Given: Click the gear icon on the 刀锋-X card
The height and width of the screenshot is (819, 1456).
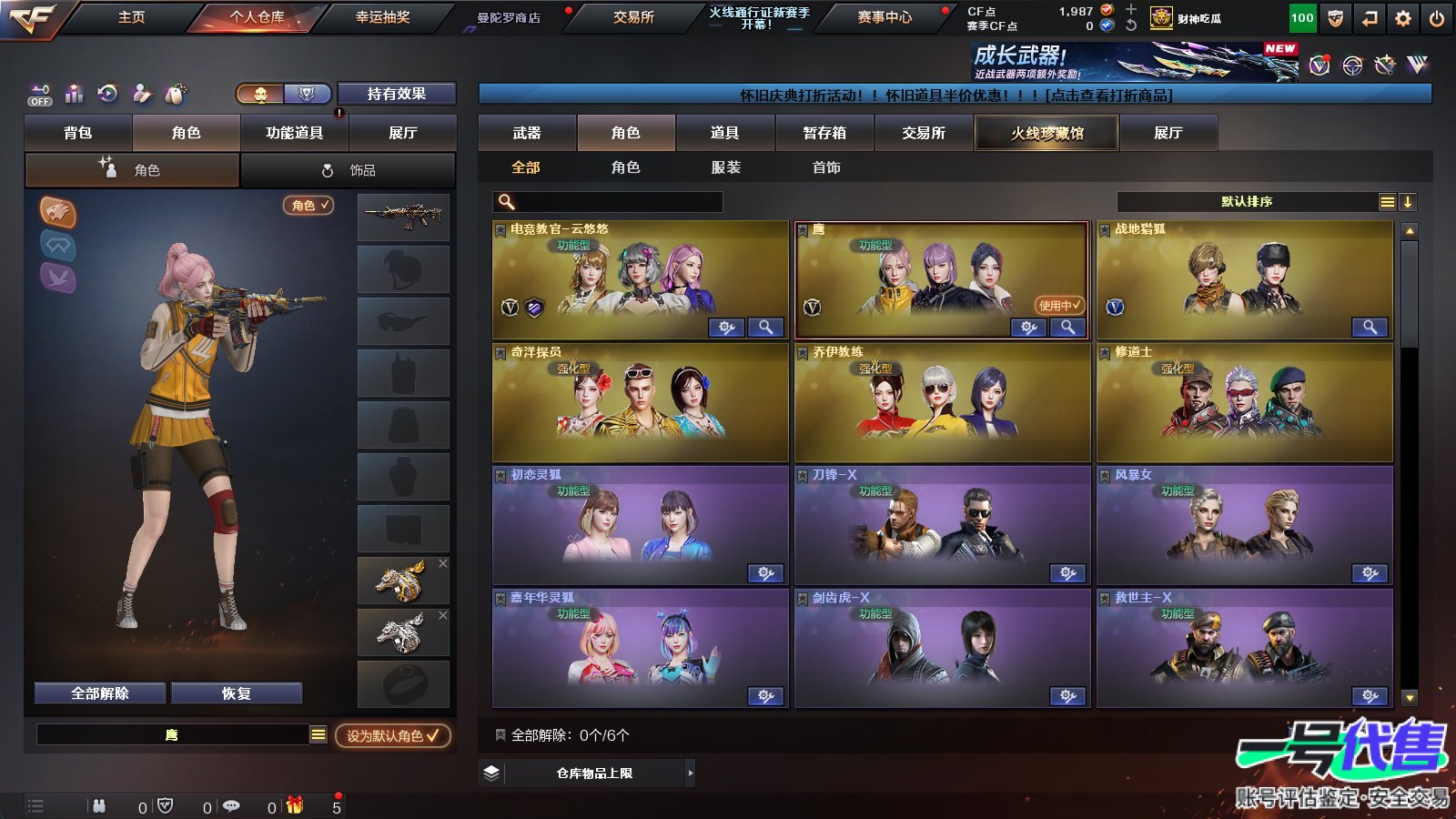Looking at the screenshot, I should click(x=1068, y=573).
